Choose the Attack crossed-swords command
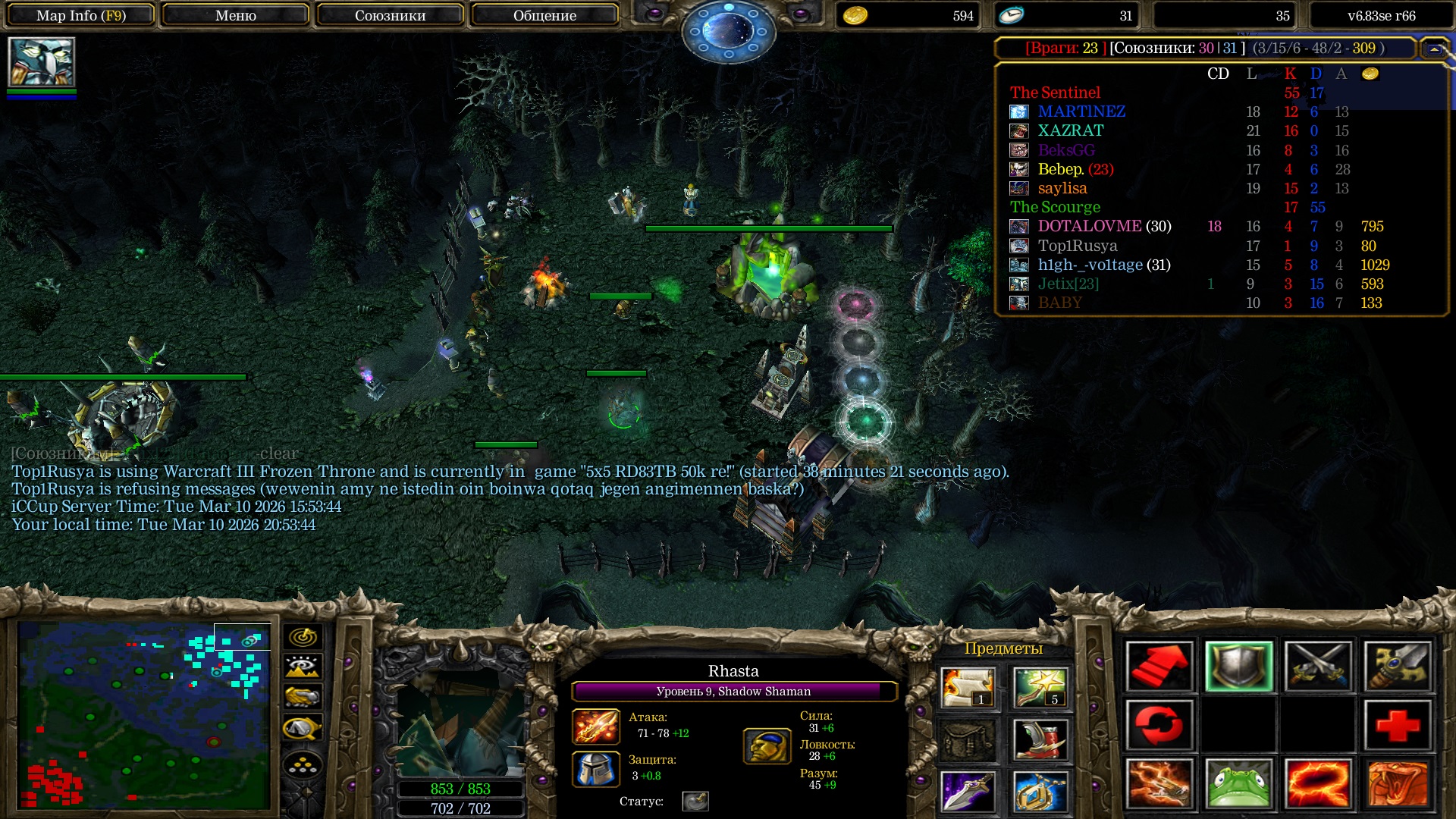Screen dimensions: 1456x819 1319,667
